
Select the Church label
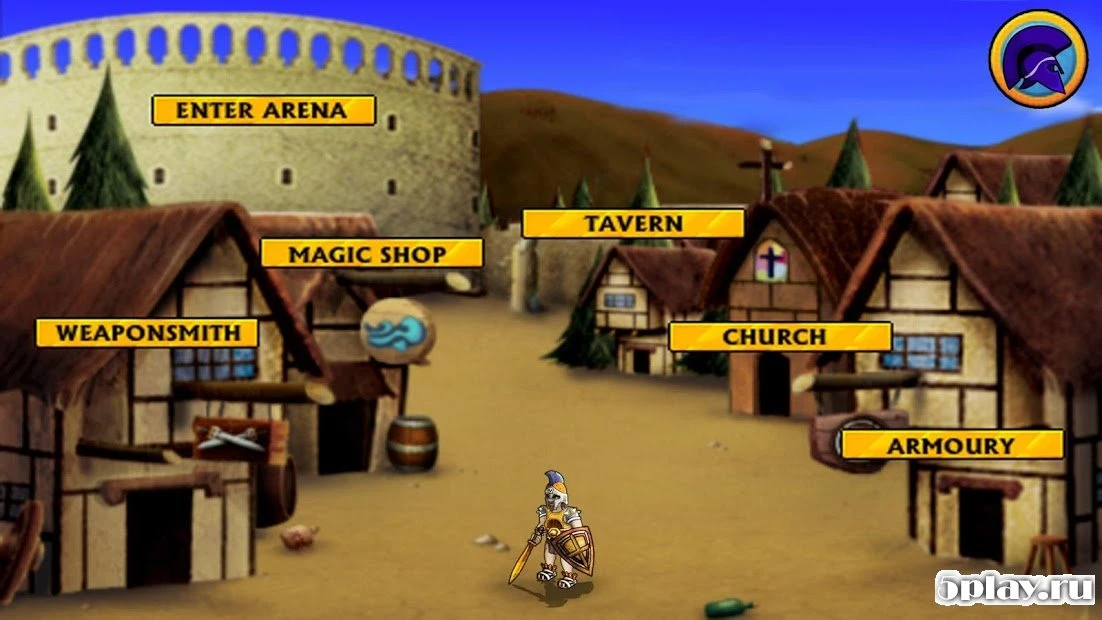click(x=779, y=336)
